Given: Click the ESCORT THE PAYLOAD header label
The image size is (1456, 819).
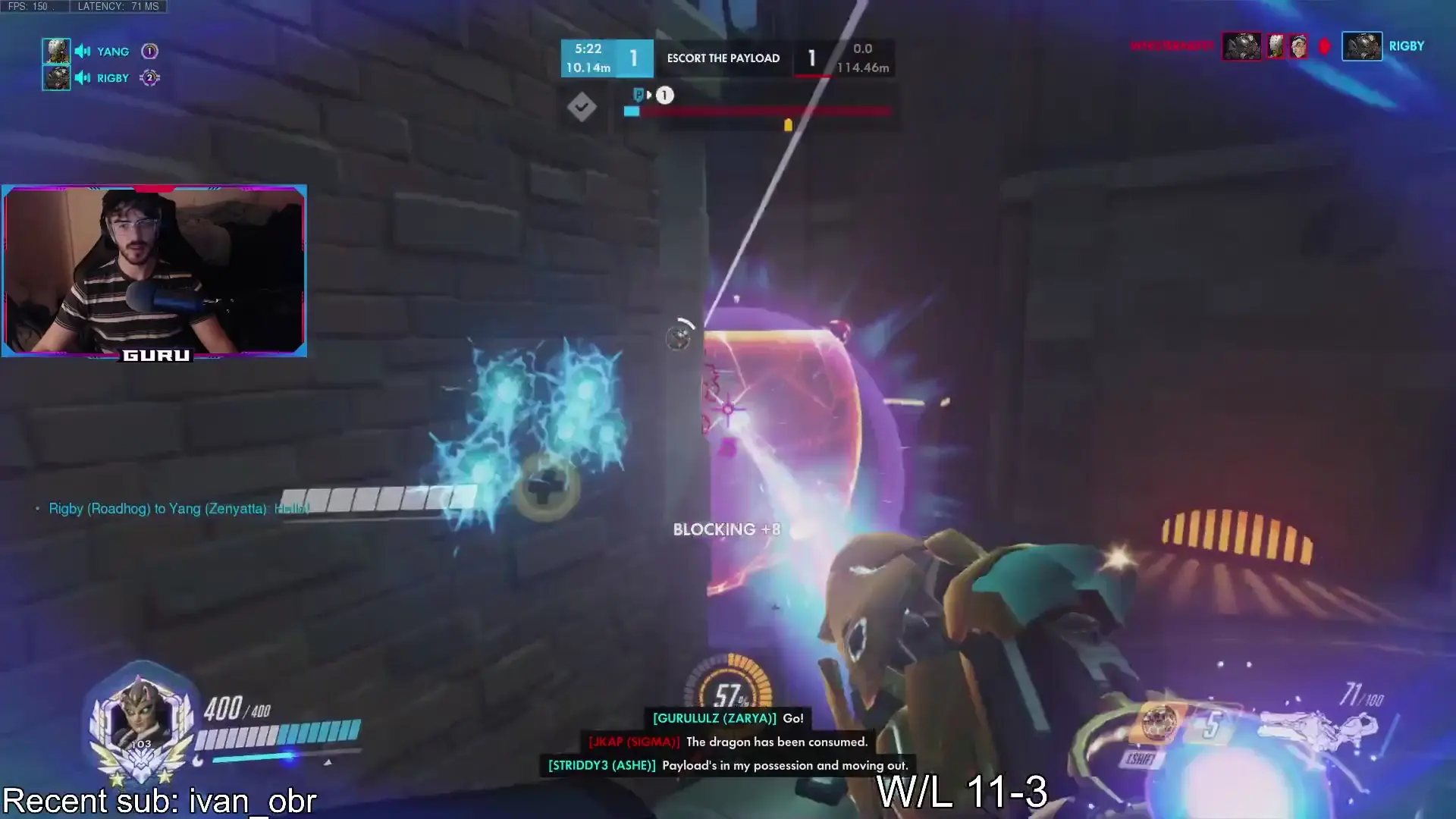Looking at the screenshot, I should tap(723, 58).
